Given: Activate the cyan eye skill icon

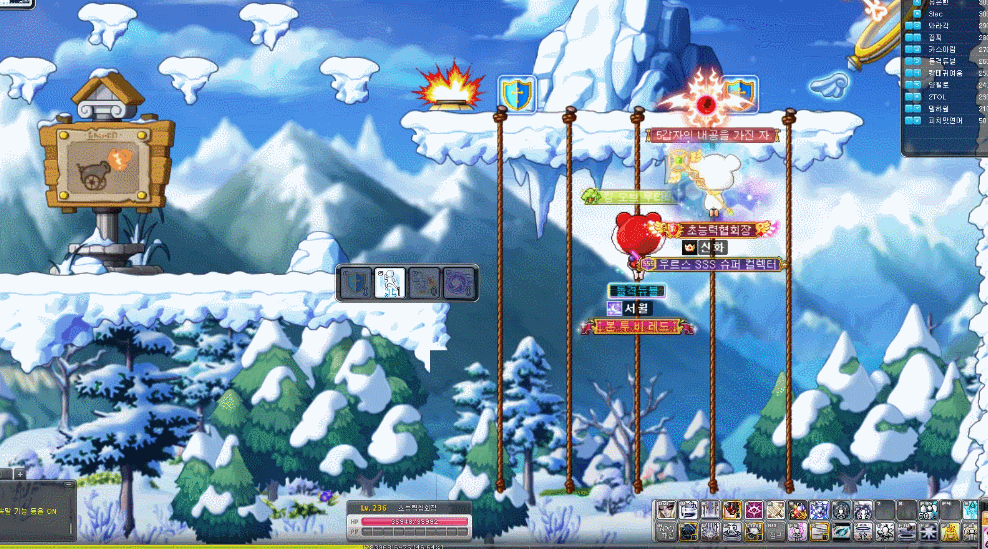Looking at the screenshot, I should pyautogui.click(x=841, y=531).
